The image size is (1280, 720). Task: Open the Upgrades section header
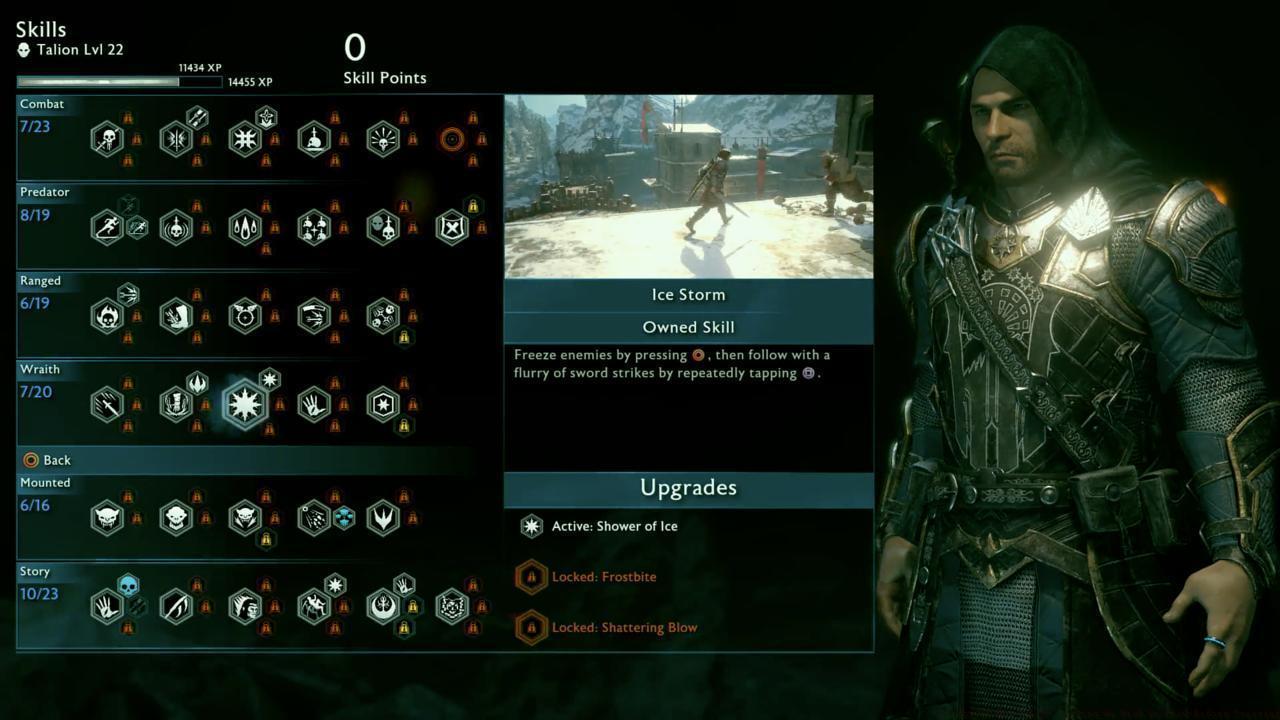click(688, 488)
